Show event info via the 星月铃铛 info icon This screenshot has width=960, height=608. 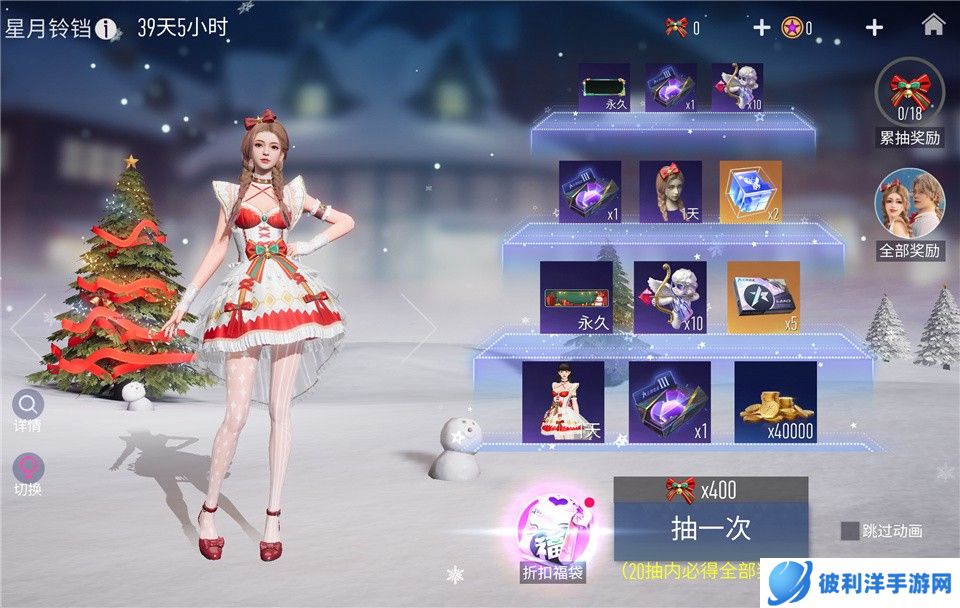pyautogui.click(x=107, y=29)
